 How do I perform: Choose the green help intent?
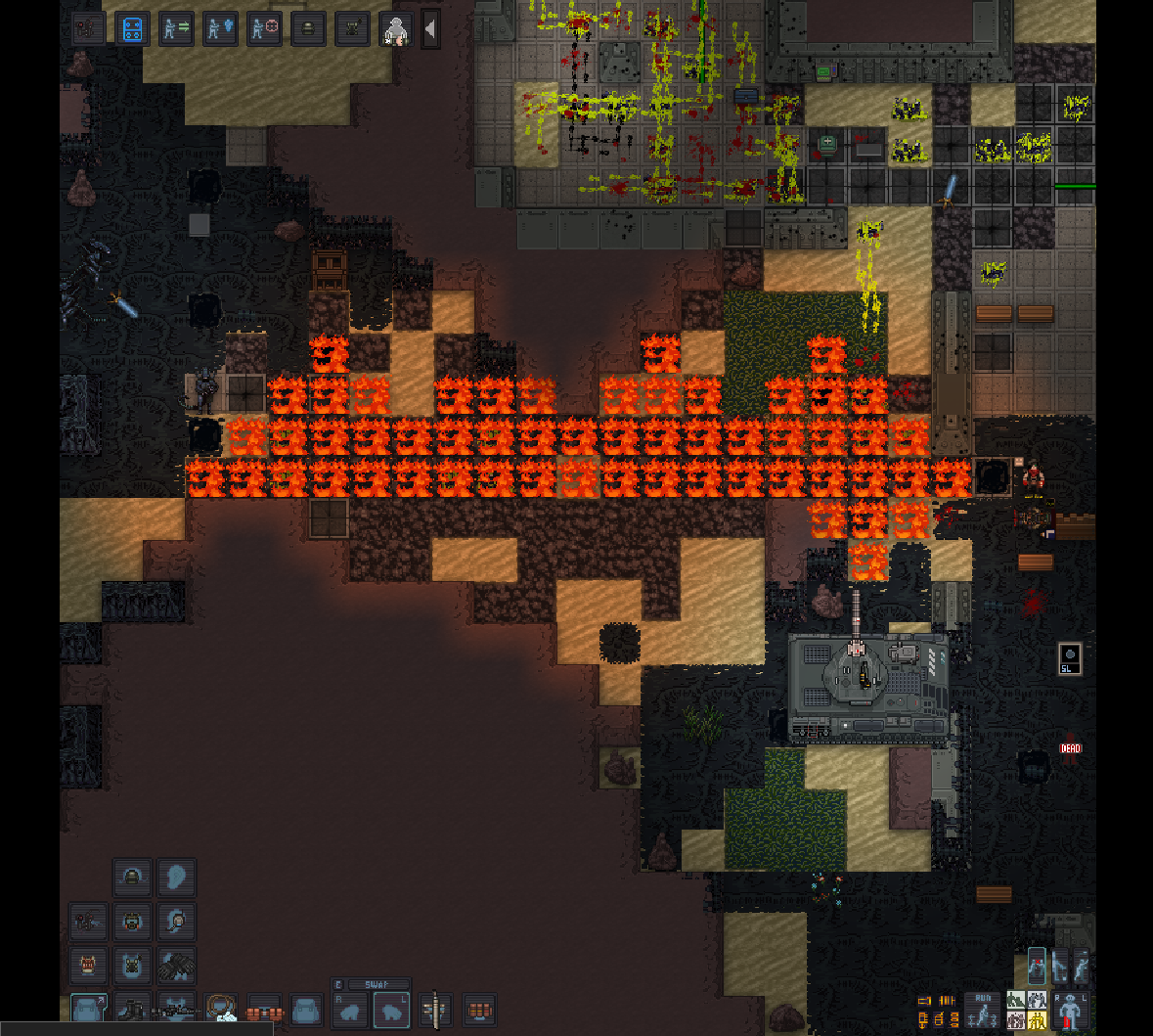coord(1016,1001)
